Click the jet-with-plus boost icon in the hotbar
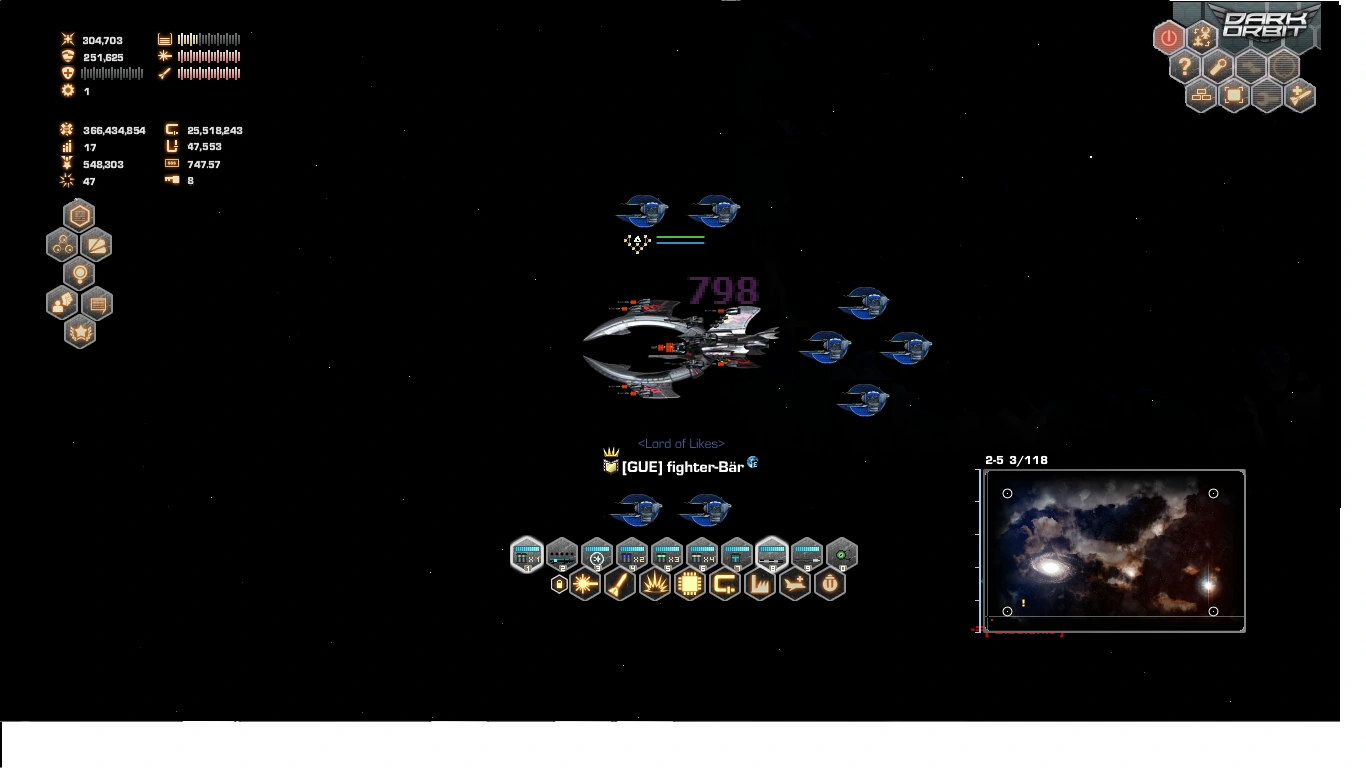The height and width of the screenshot is (768, 1366). (x=794, y=584)
